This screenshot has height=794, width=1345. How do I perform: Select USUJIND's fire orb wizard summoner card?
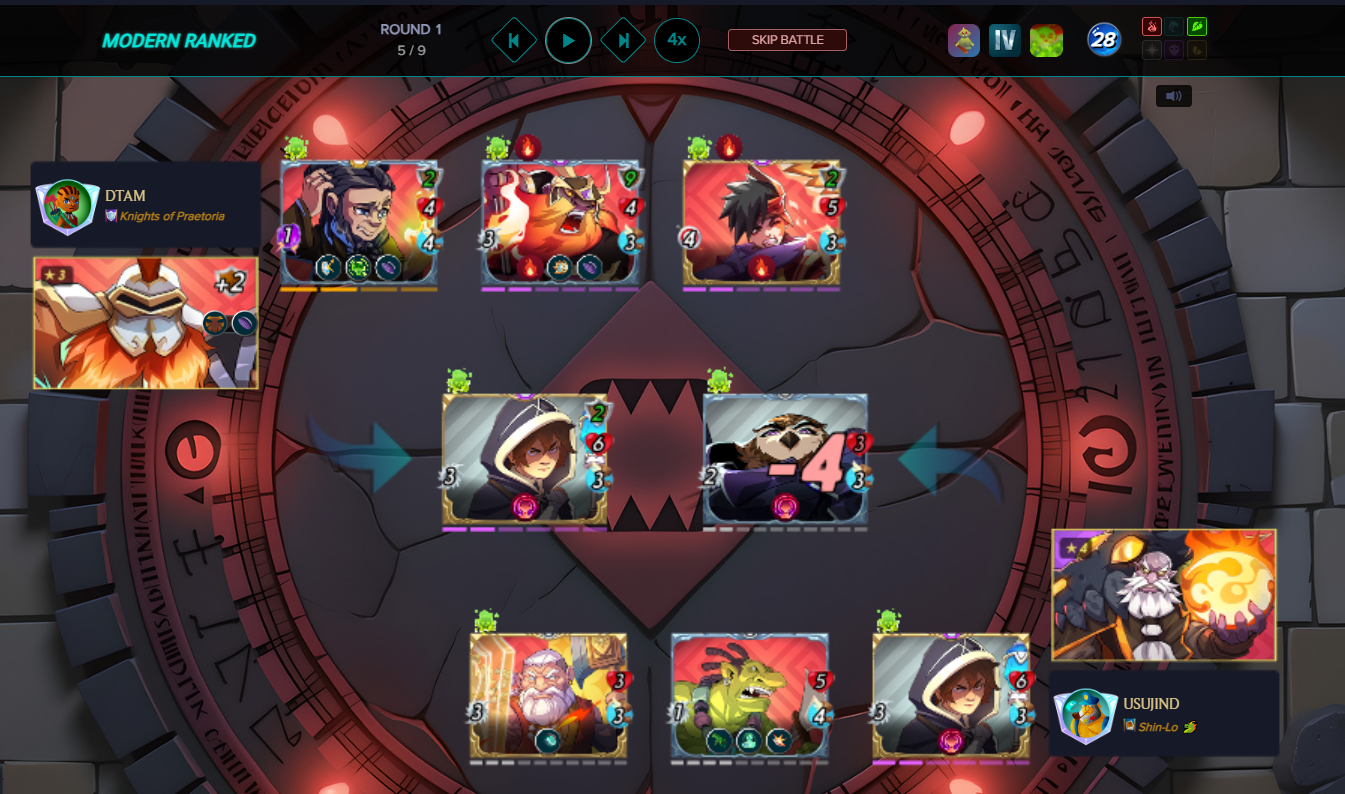click(x=1164, y=595)
